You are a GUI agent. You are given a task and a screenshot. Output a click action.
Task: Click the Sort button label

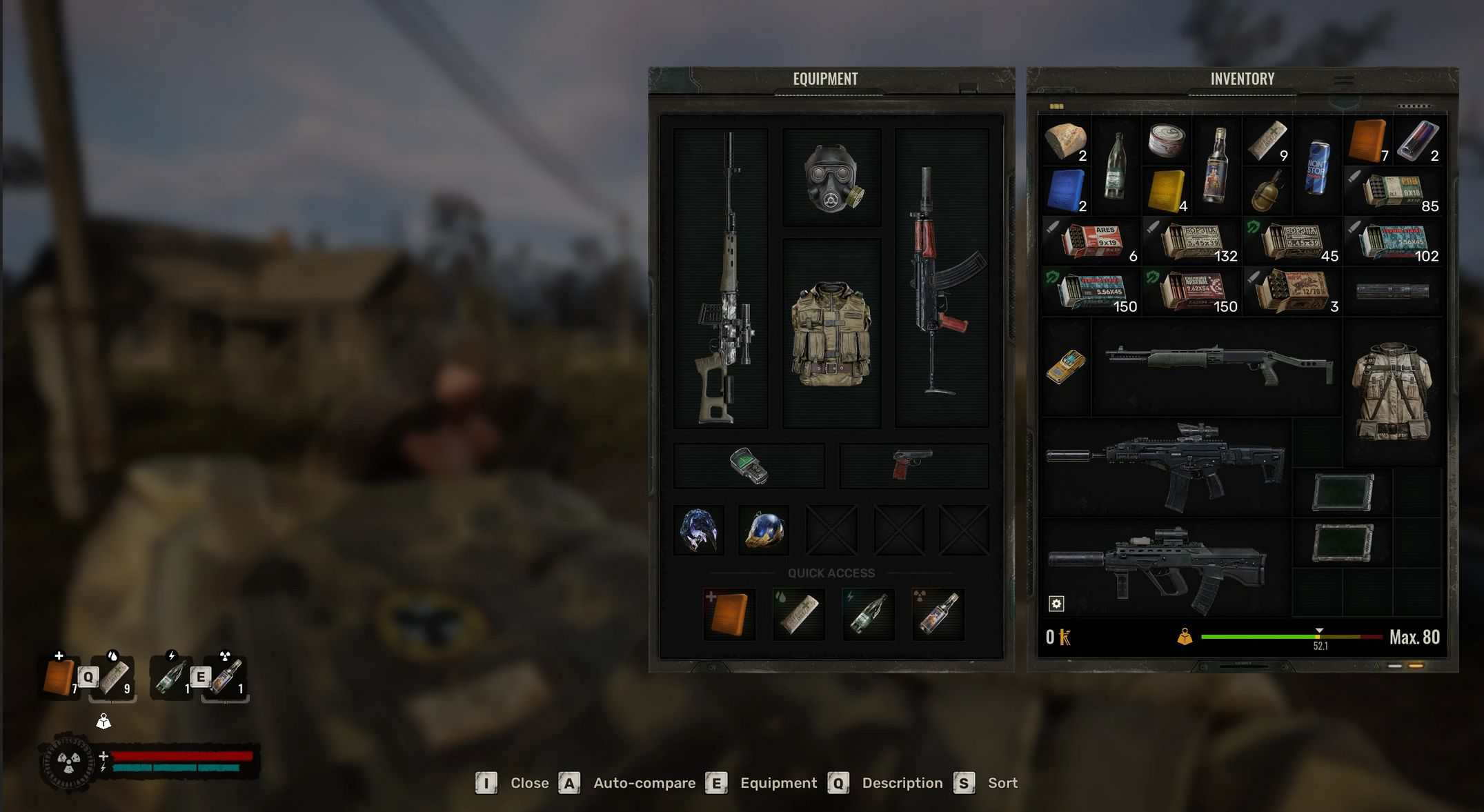(1002, 783)
